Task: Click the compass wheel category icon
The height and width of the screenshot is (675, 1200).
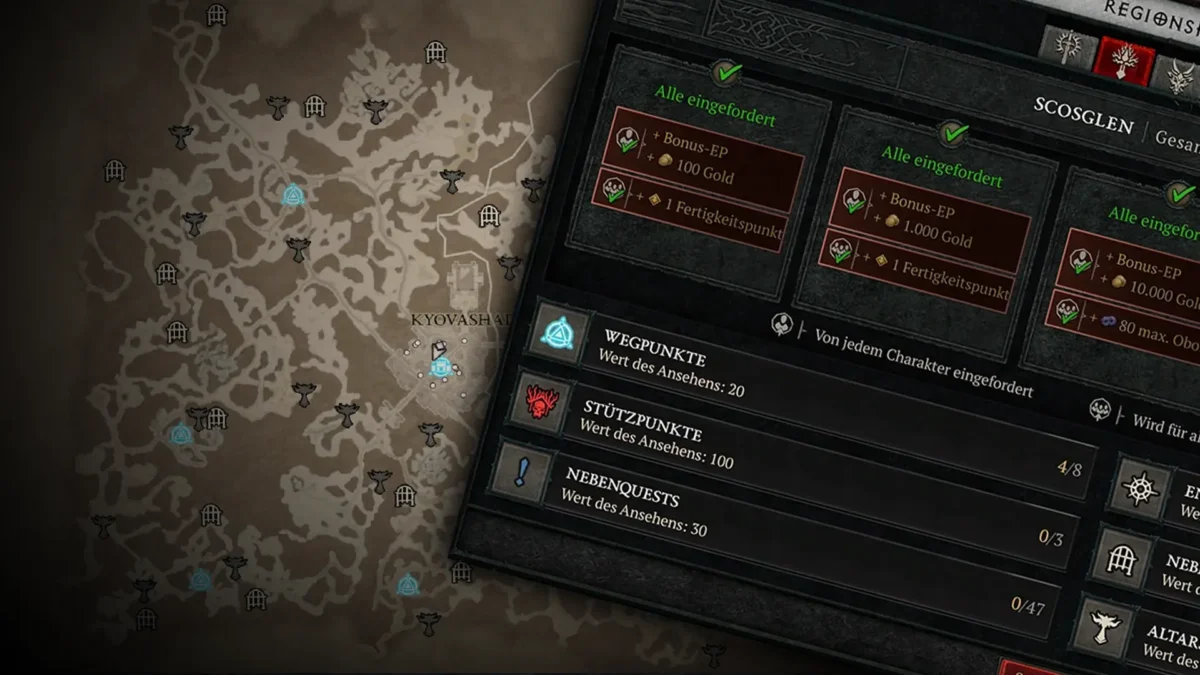Action: coord(1140,489)
